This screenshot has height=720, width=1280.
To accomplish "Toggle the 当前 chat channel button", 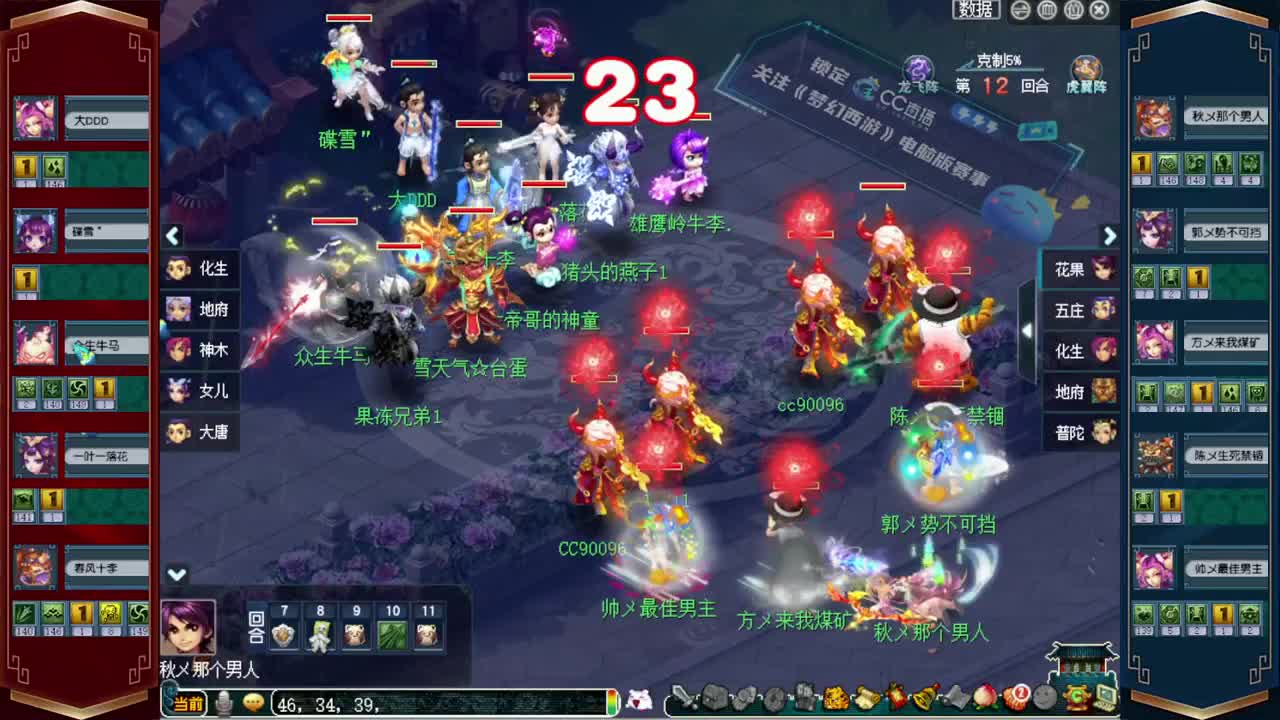I will pos(190,703).
